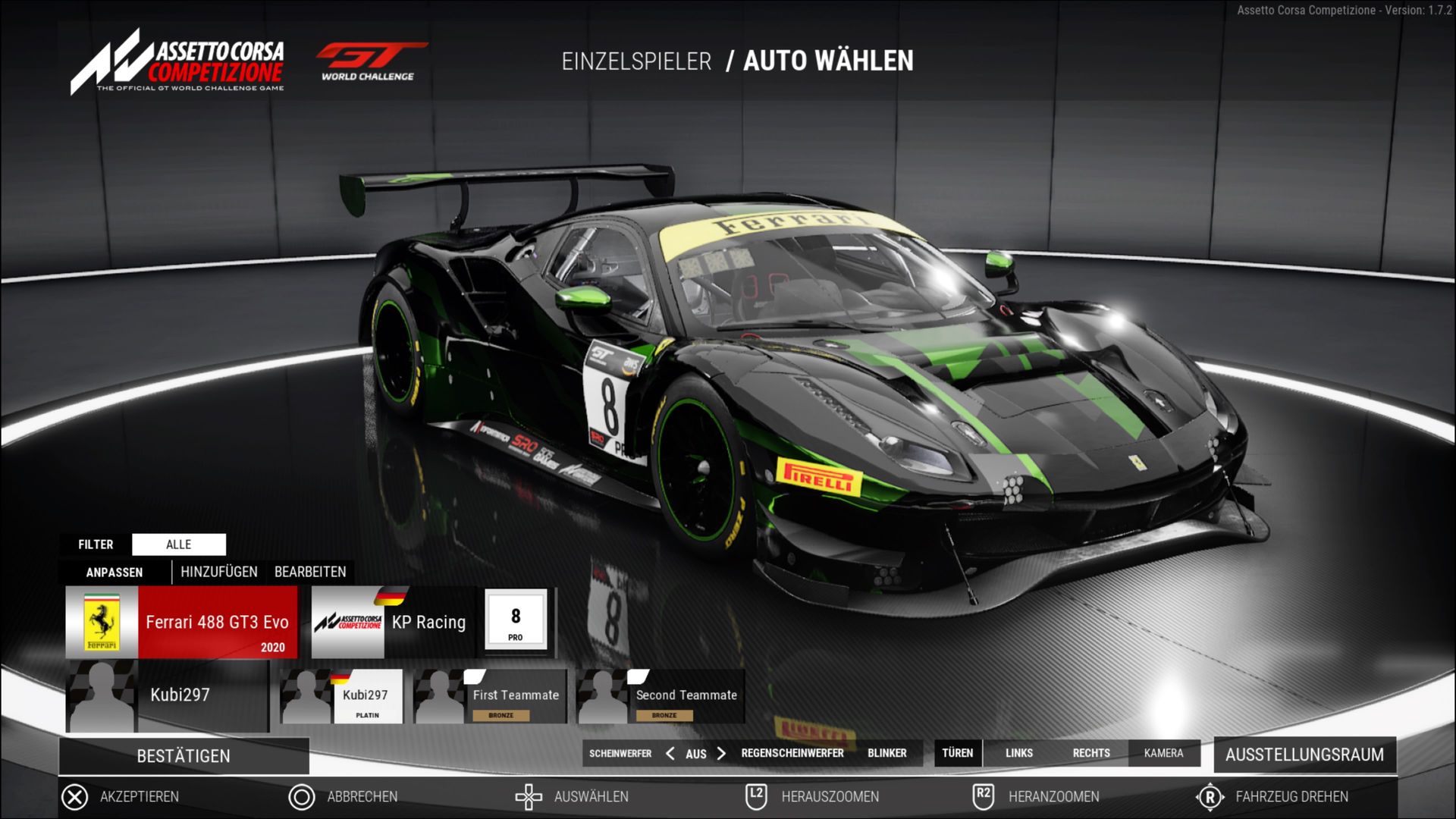The height and width of the screenshot is (819, 1456).
Task: Toggle the Blinker indicators
Action: 887,753
